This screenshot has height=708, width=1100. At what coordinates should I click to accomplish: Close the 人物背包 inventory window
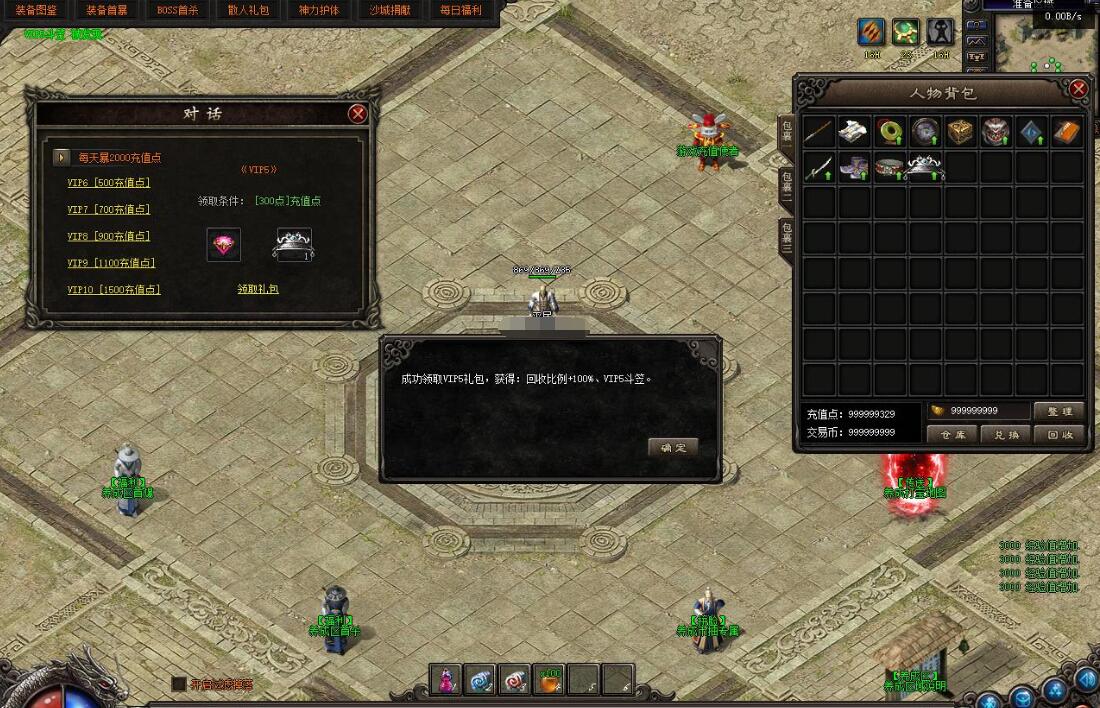1078,89
